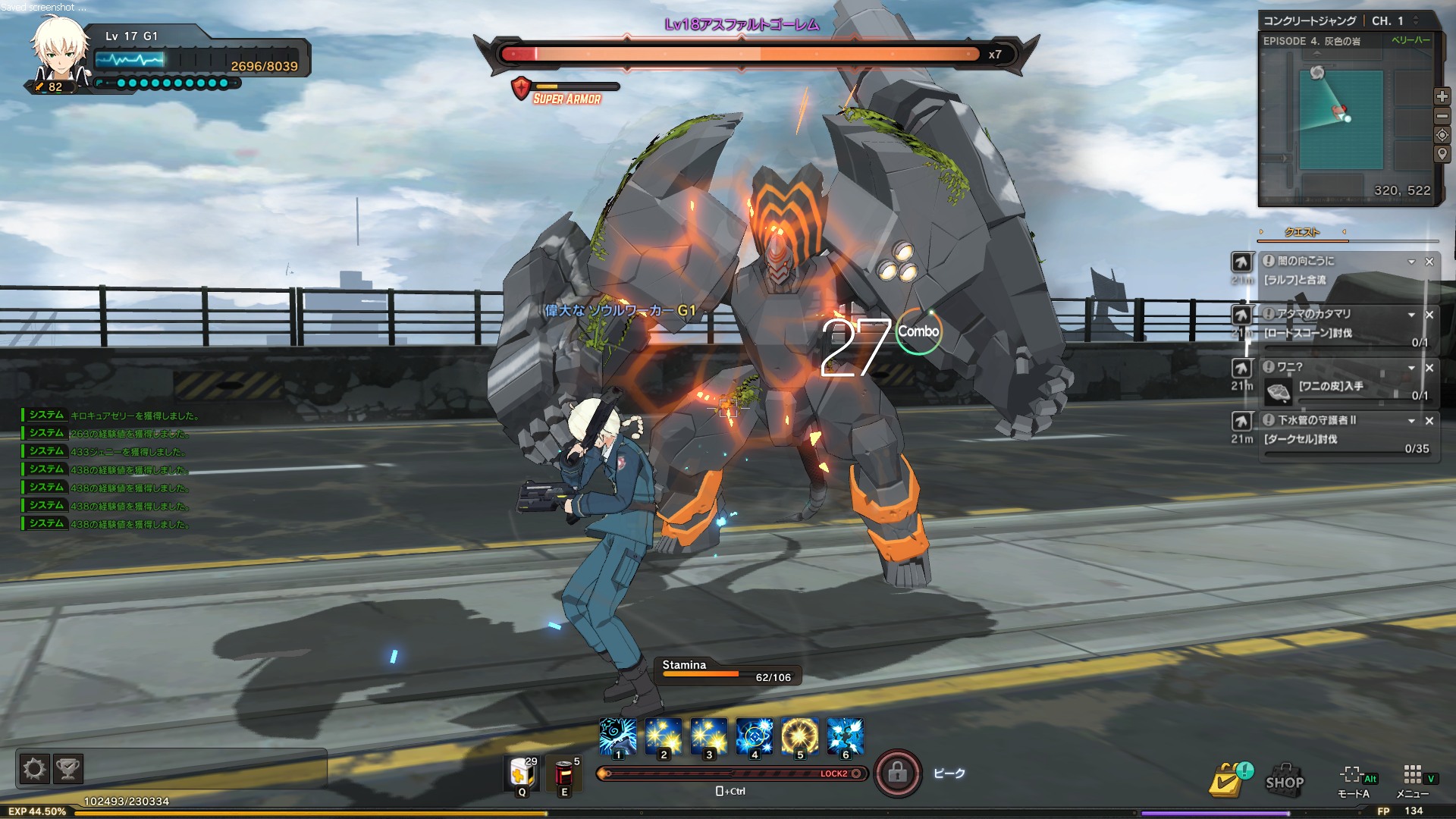
Task: Select the クエスト tab in the tracker
Action: tap(1302, 232)
